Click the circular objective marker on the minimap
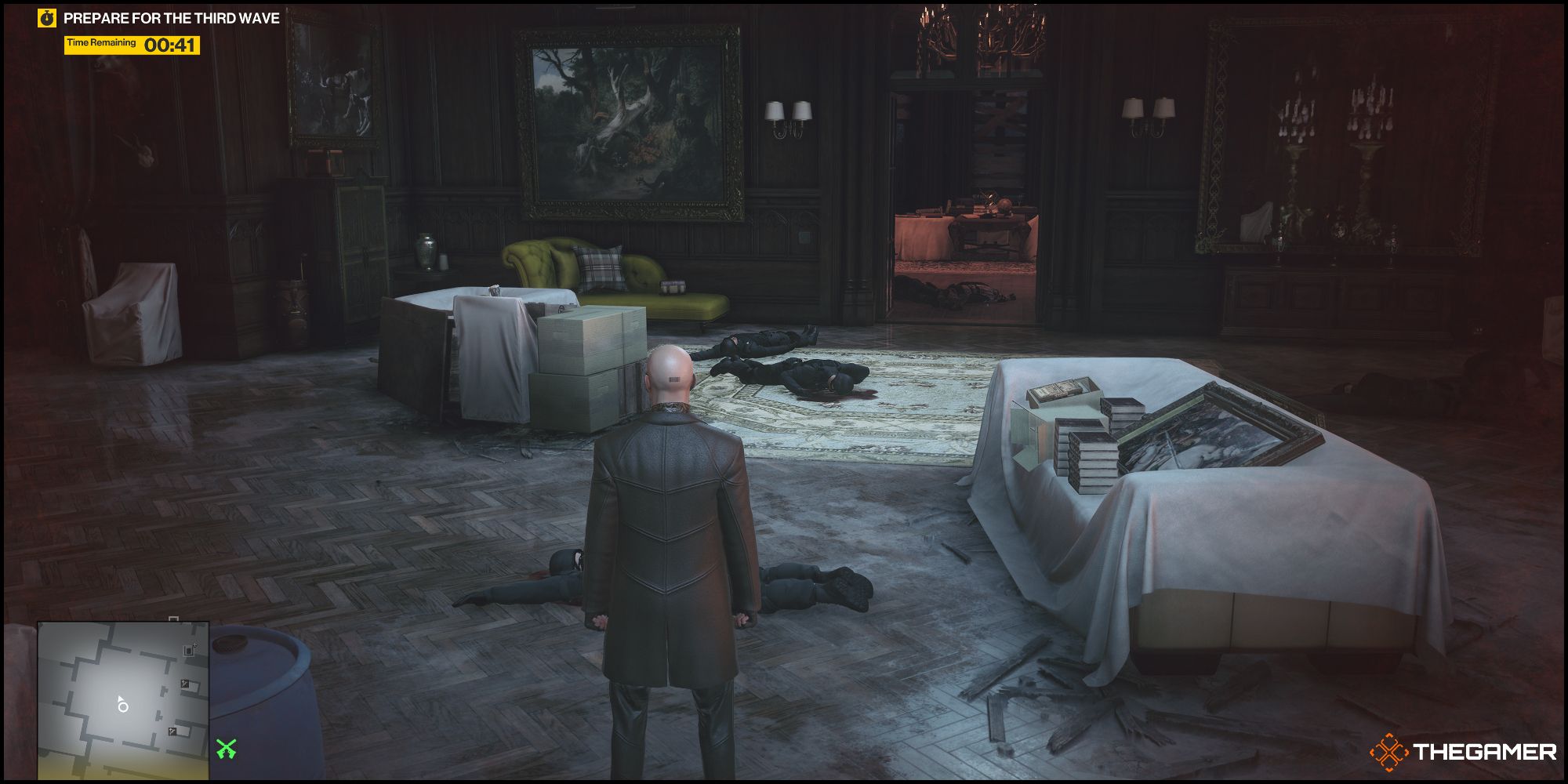 [123, 708]
